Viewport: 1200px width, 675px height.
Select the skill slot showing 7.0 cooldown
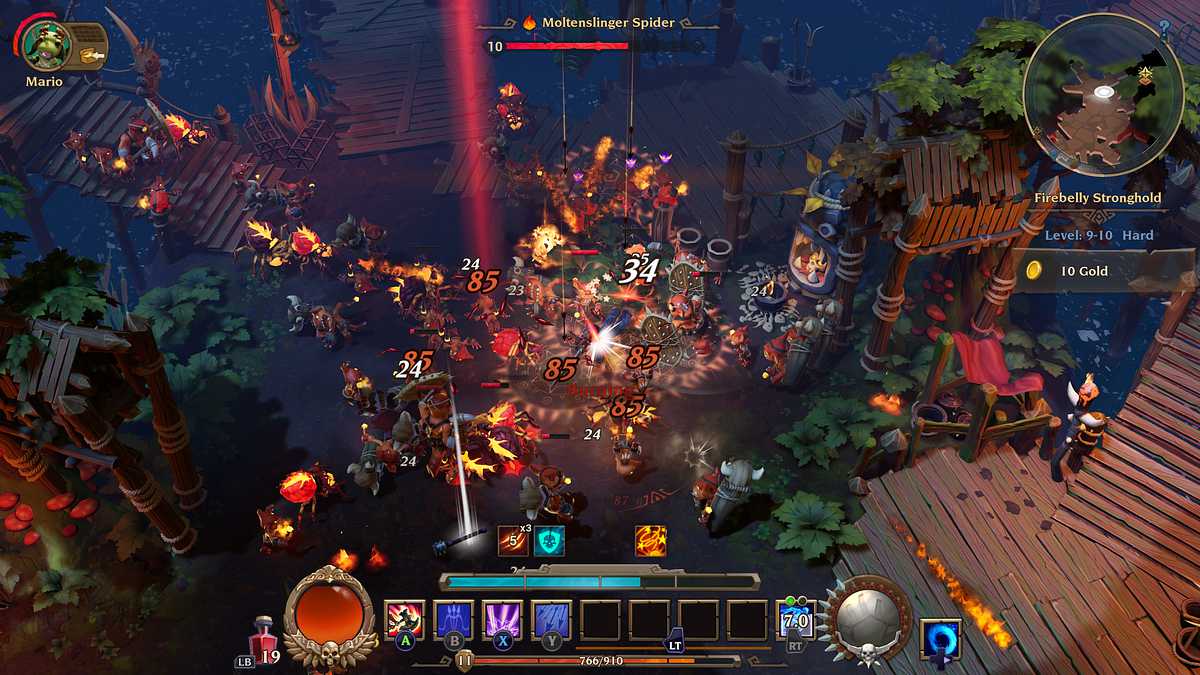(x=796, y=620)
